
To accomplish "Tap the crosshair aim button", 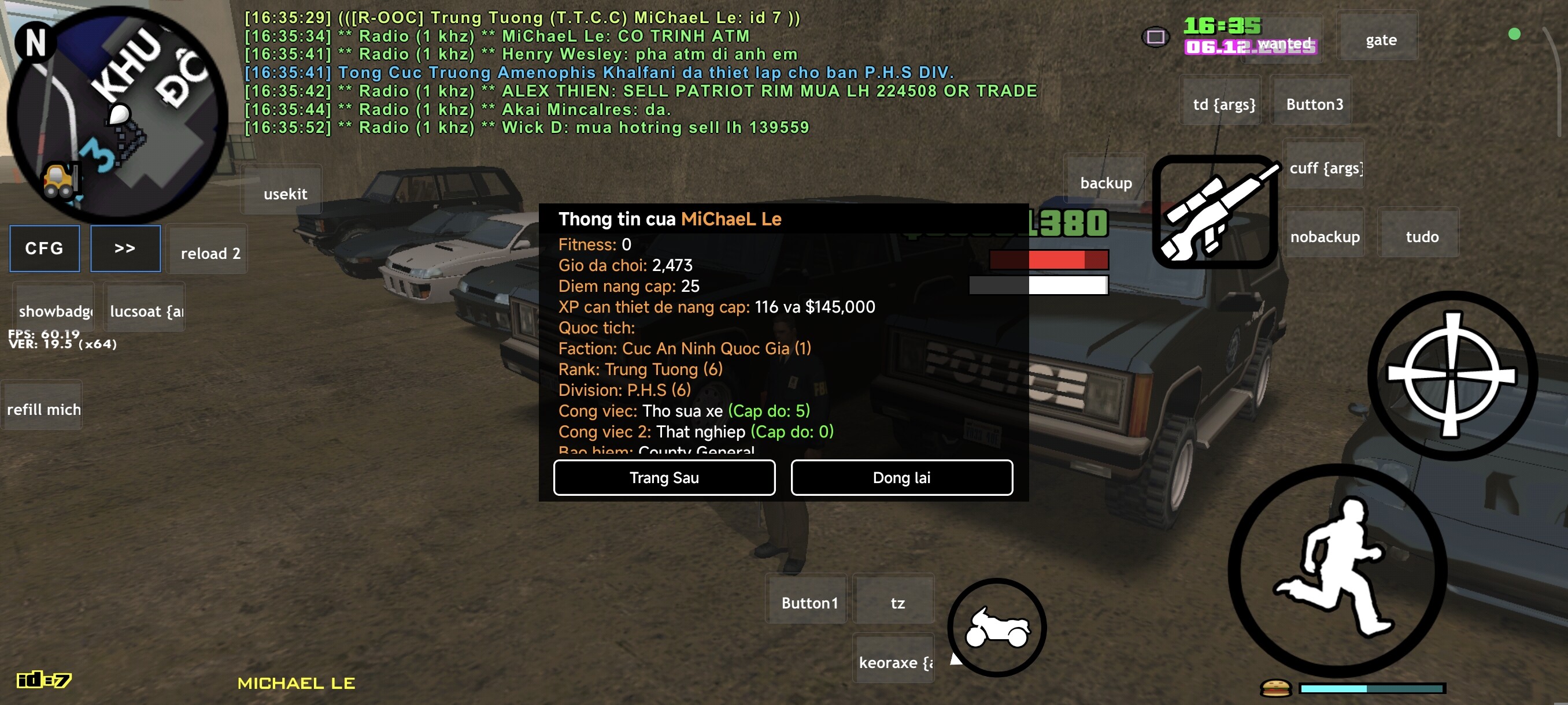I will (x=1451, y=374).
